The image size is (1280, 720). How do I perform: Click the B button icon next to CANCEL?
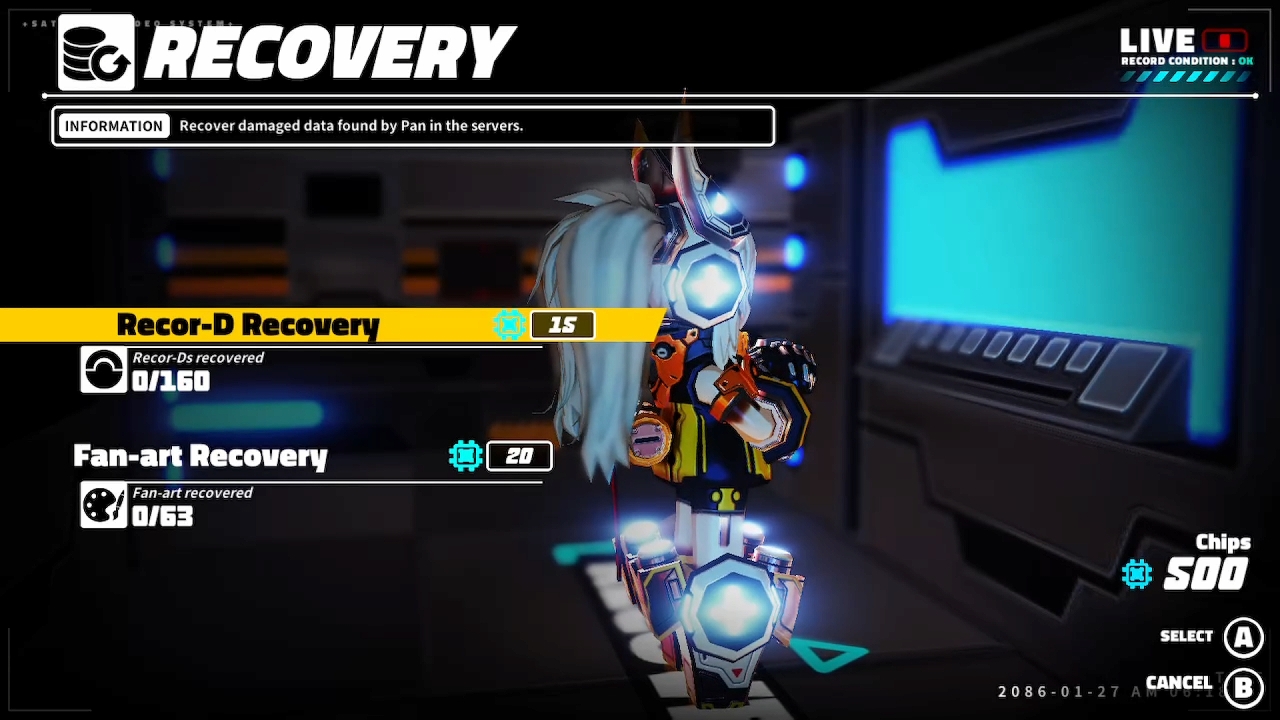click(x=1243, y=687)
